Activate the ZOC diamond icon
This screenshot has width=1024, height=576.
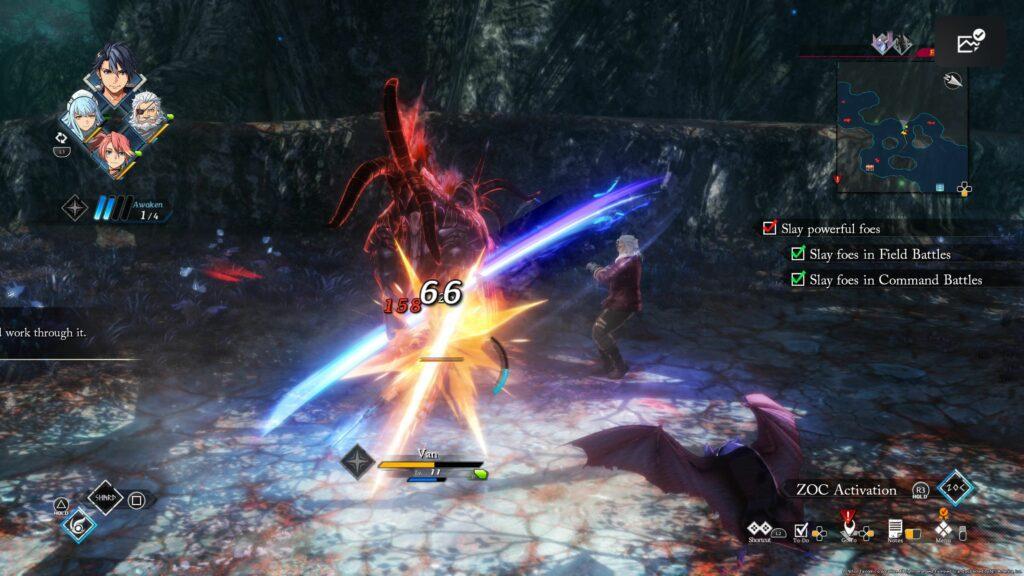(x=954, y=489)
